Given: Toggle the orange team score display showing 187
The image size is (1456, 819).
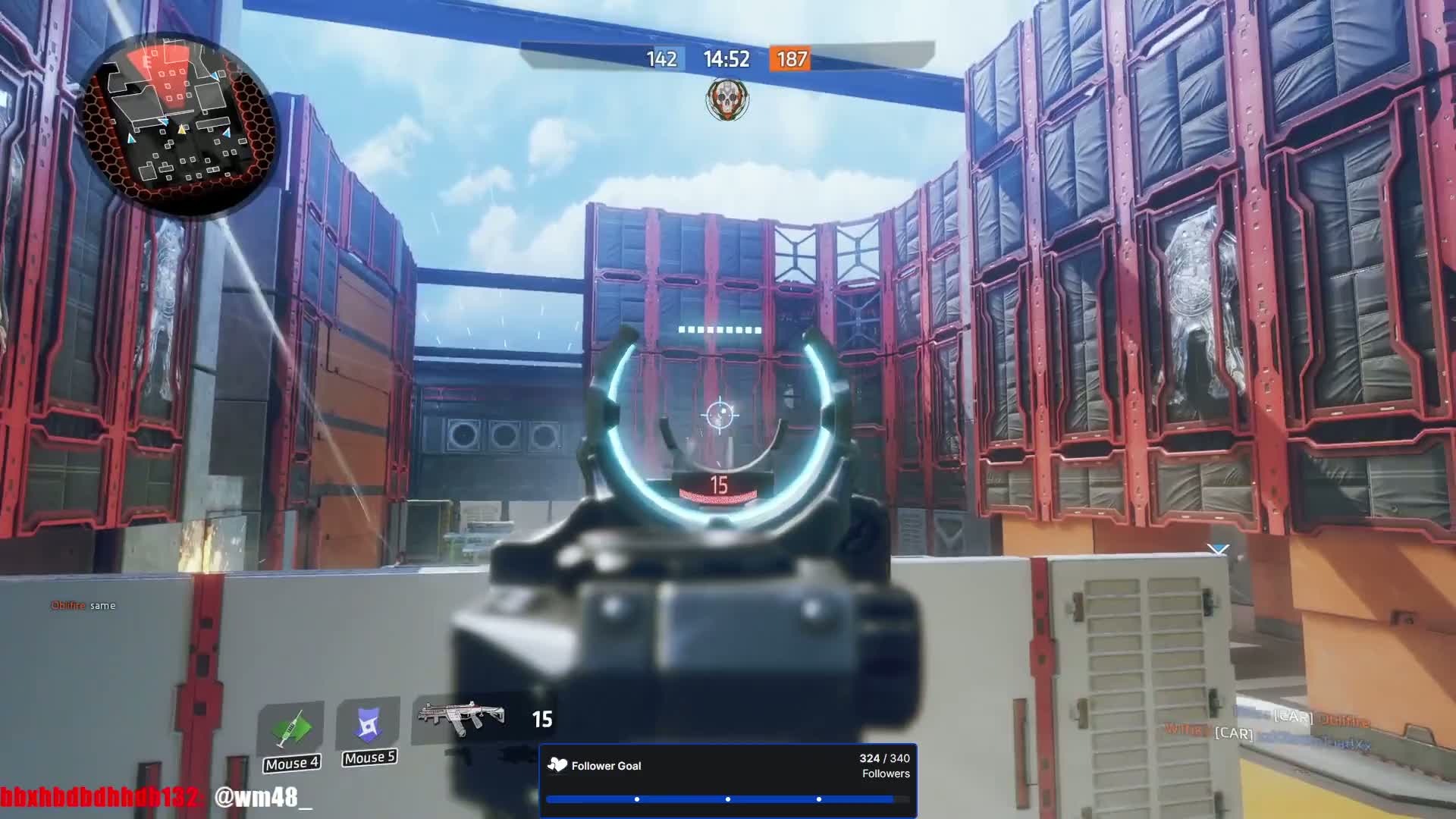Looking at the screenshot, I should (x=791, y=60).
